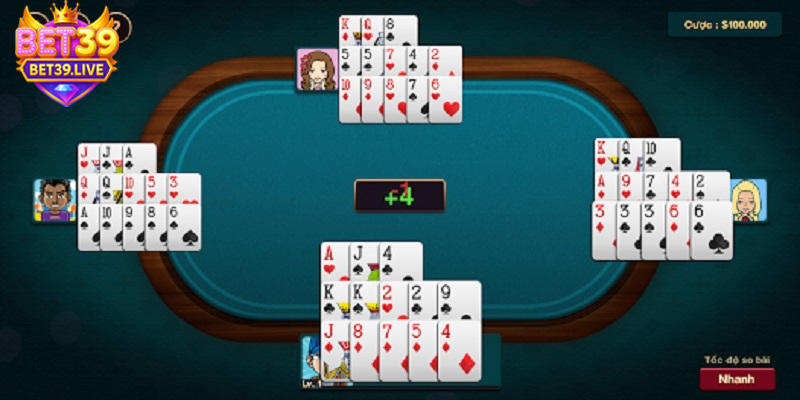Open the blonde player's avatar
This screenshot has height=400, width=800.
click(x=747, y=201)
